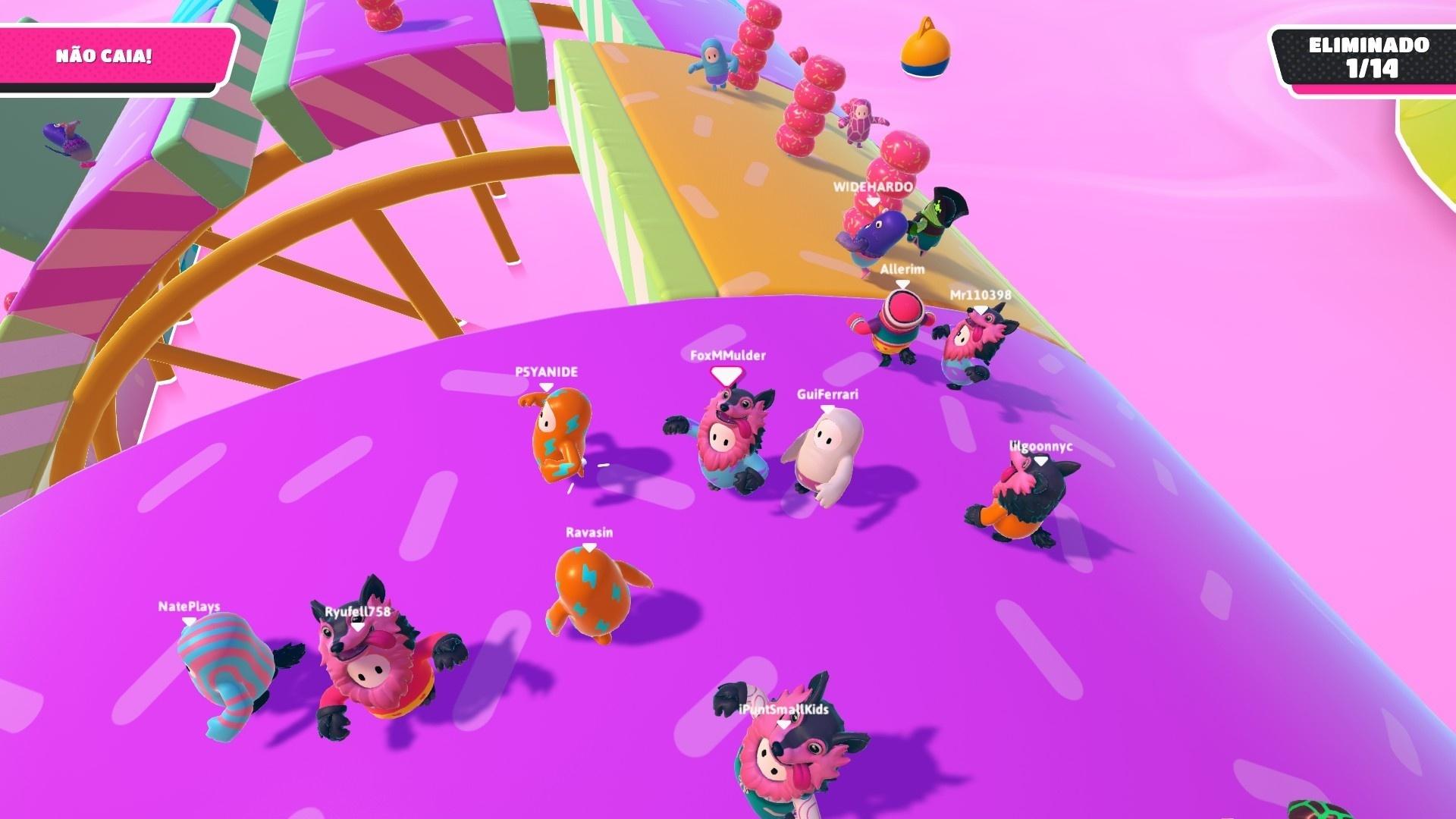The image size is (1456, 819).
Task: Click the white fluffy GuiFerrari character
Action: tap(824, 447)
